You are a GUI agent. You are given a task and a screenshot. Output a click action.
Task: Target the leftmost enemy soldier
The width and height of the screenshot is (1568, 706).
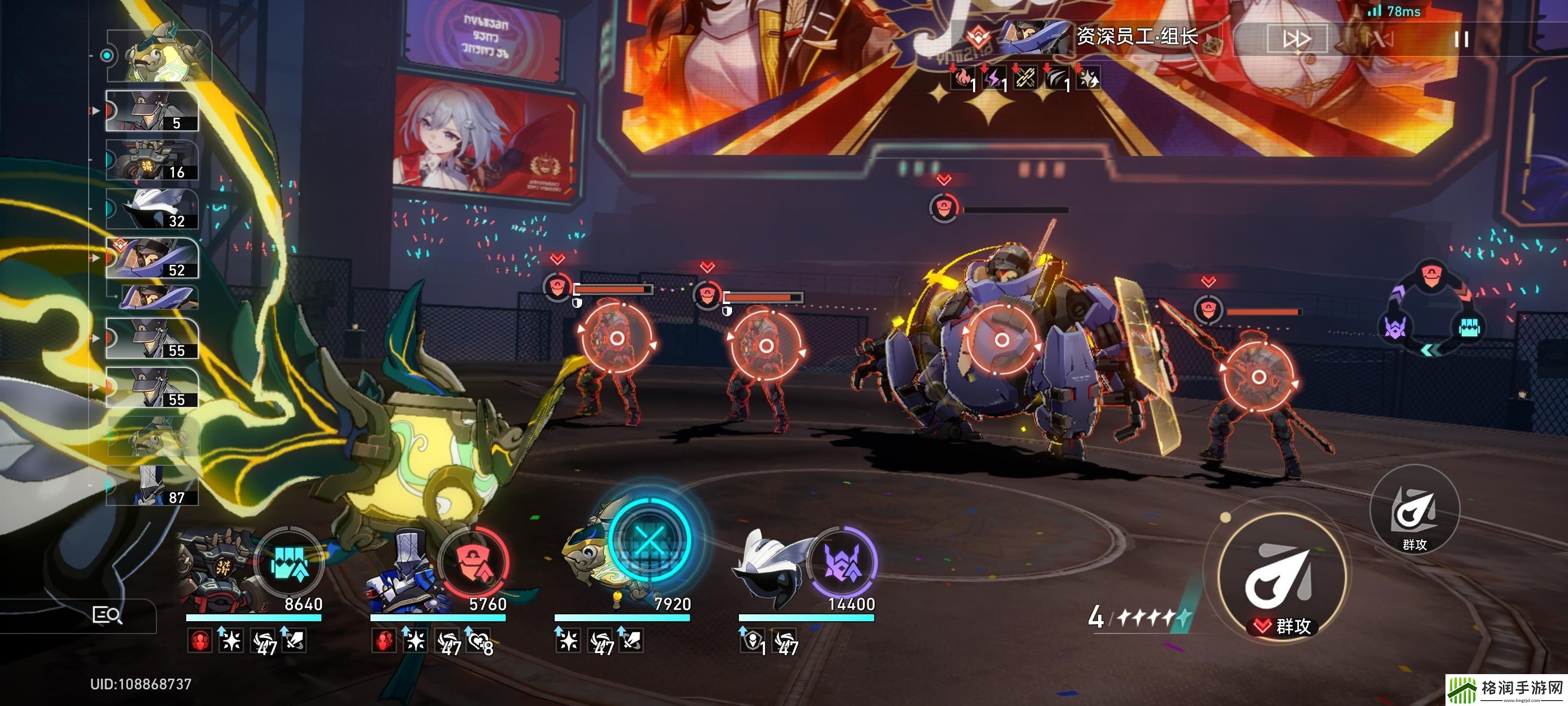pyautogui.click(x=616, y=339)
